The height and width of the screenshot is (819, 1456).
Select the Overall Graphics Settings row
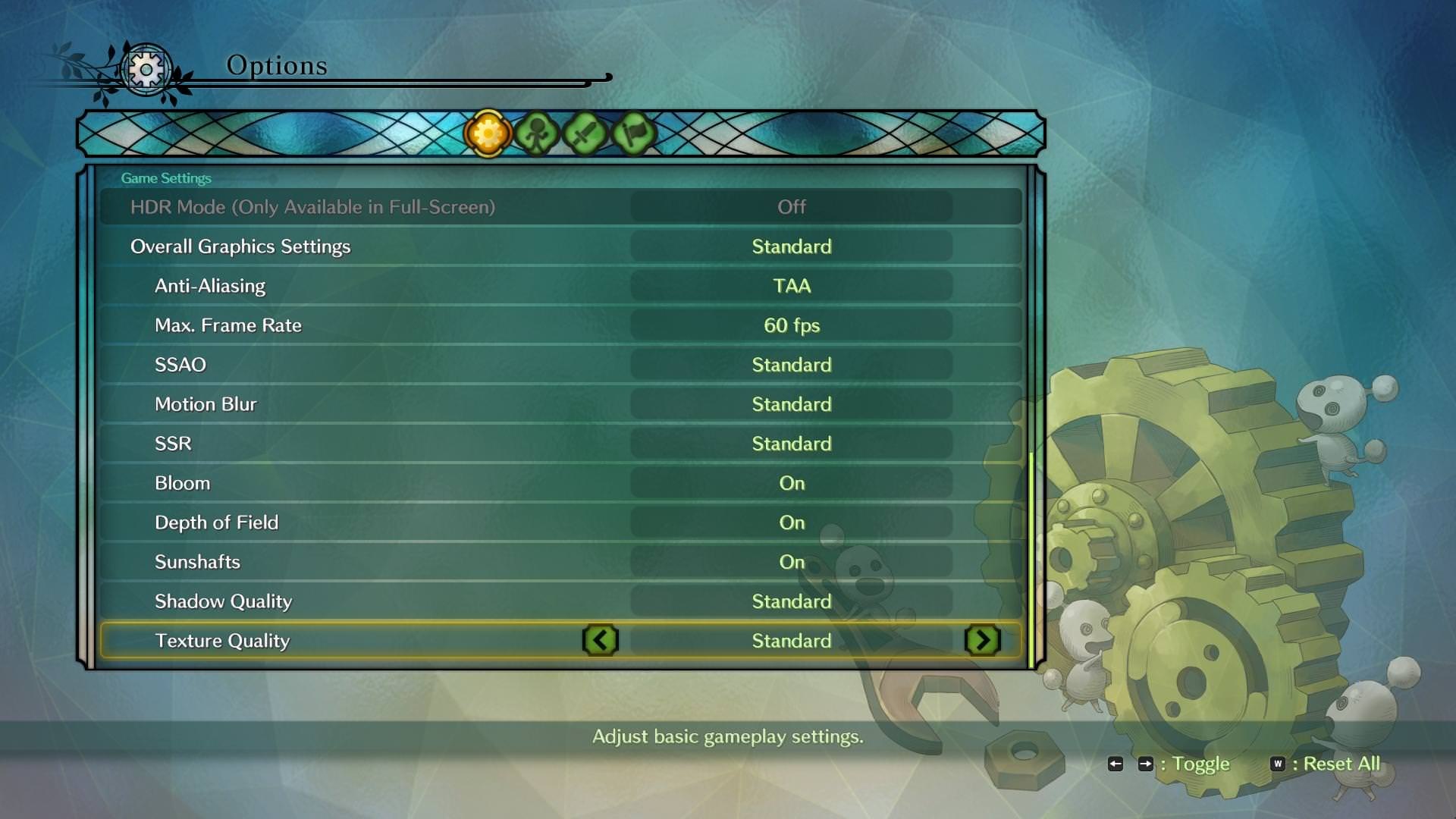(561, 246)
